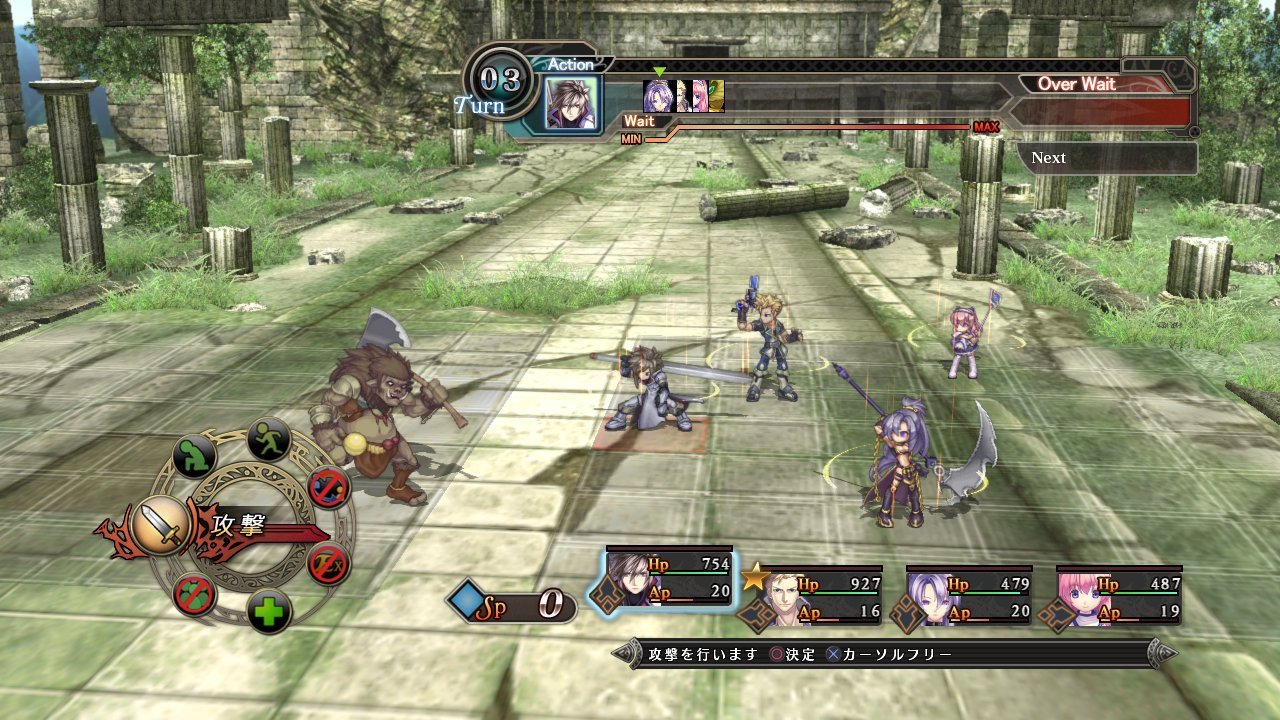Pick the kneeling Defend command icon
1280x720 pixels.
(x=192, y=451)
